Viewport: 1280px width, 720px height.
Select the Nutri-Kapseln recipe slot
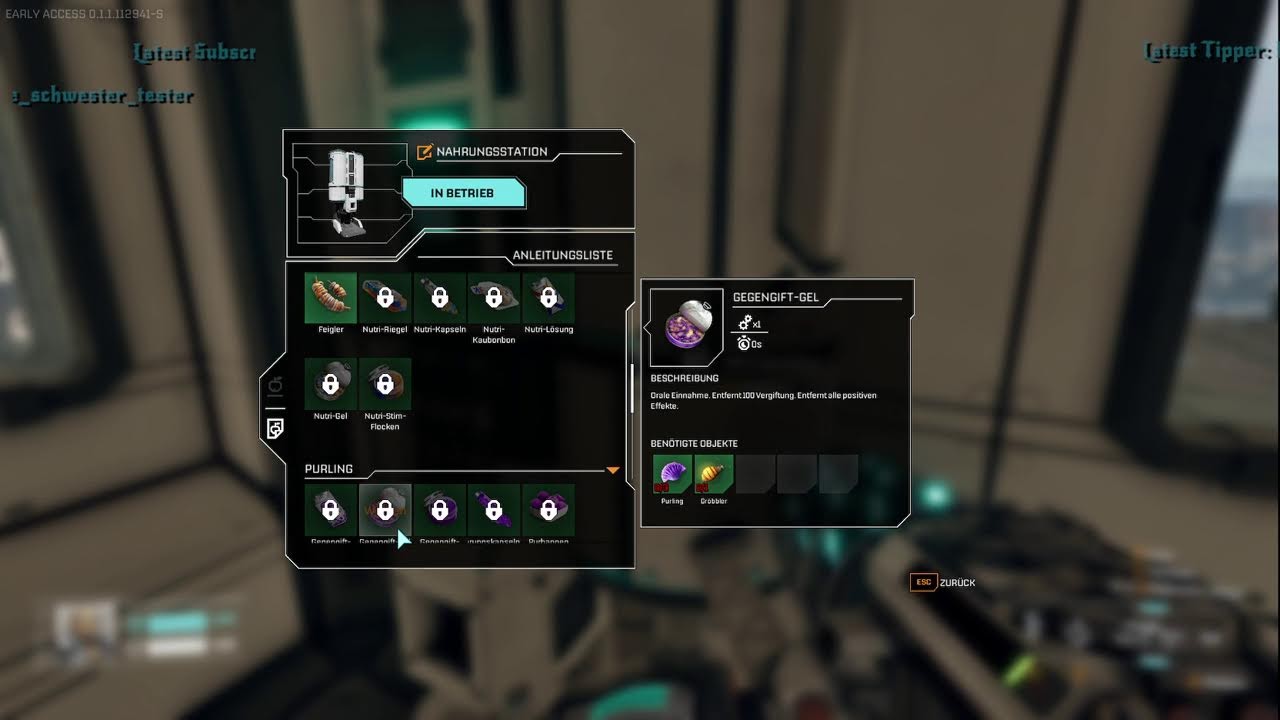tap(439, 298)
